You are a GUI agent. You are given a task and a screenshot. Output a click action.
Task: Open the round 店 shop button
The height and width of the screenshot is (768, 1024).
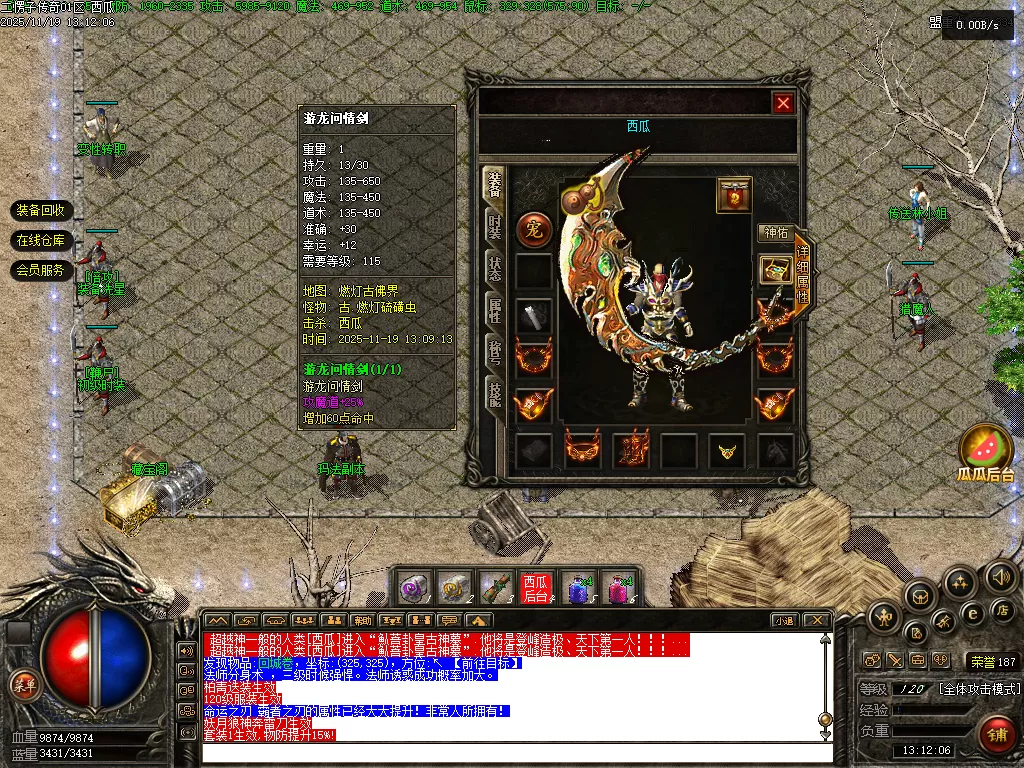coord(1001,610)
